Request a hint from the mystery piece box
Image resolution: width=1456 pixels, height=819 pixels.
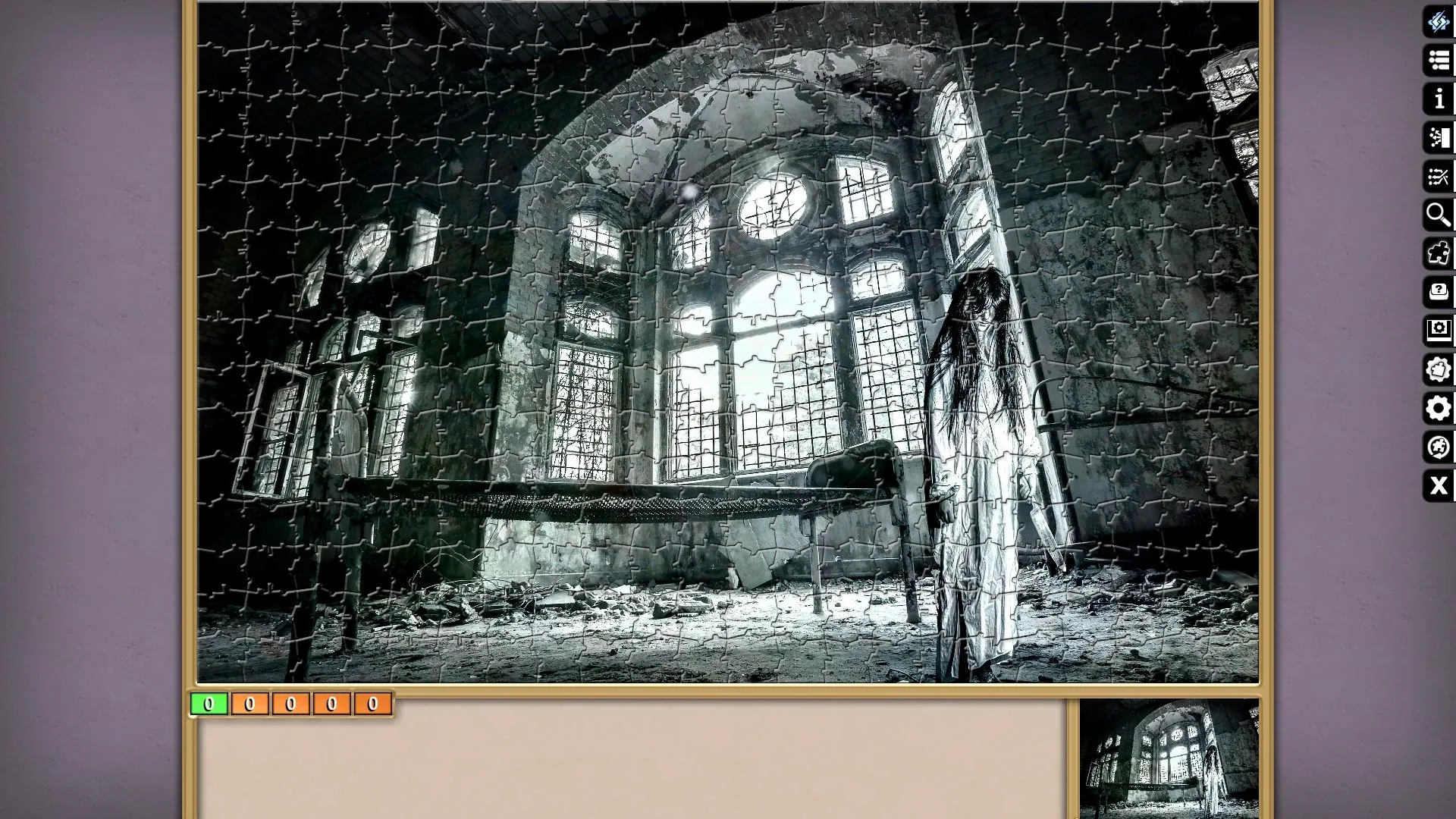1438,292
